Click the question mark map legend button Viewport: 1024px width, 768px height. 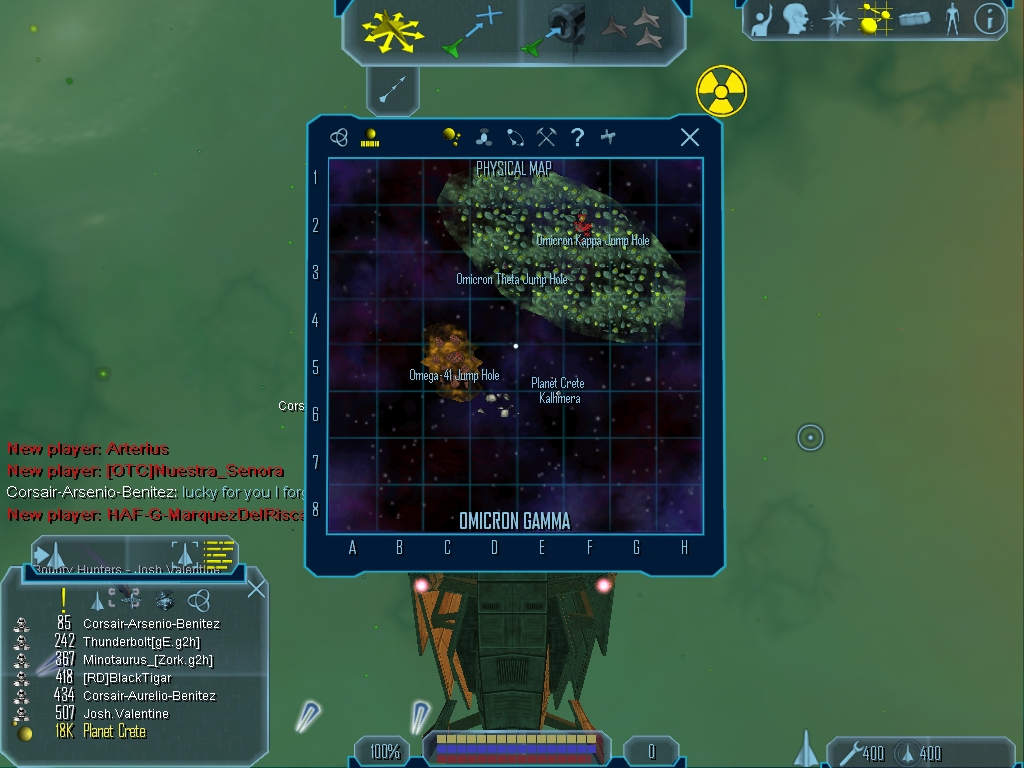577,138
